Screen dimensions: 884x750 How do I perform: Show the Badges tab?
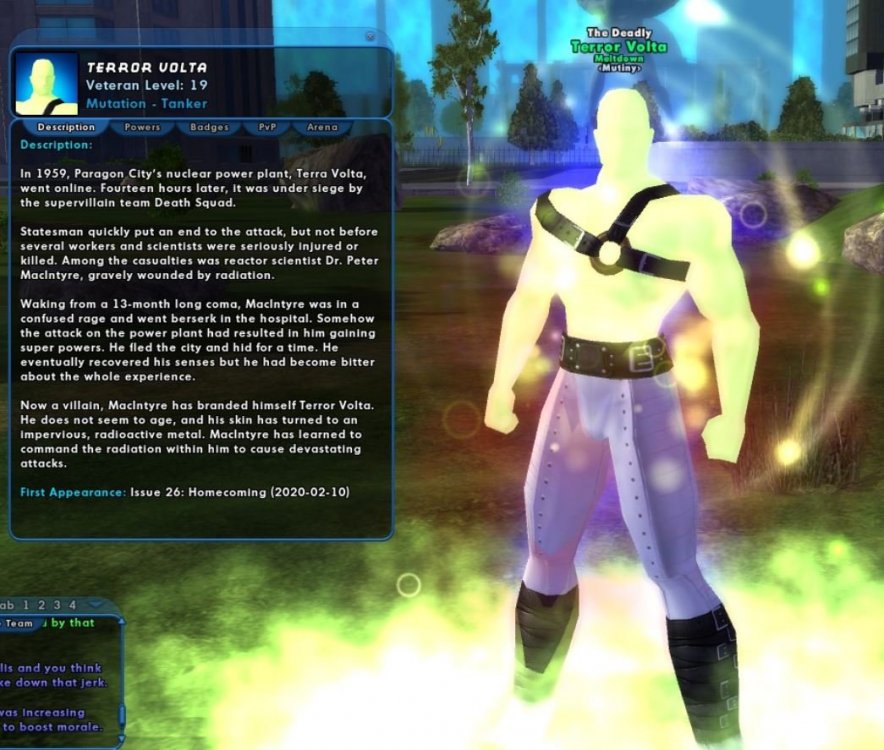click(x=209, y=128)
